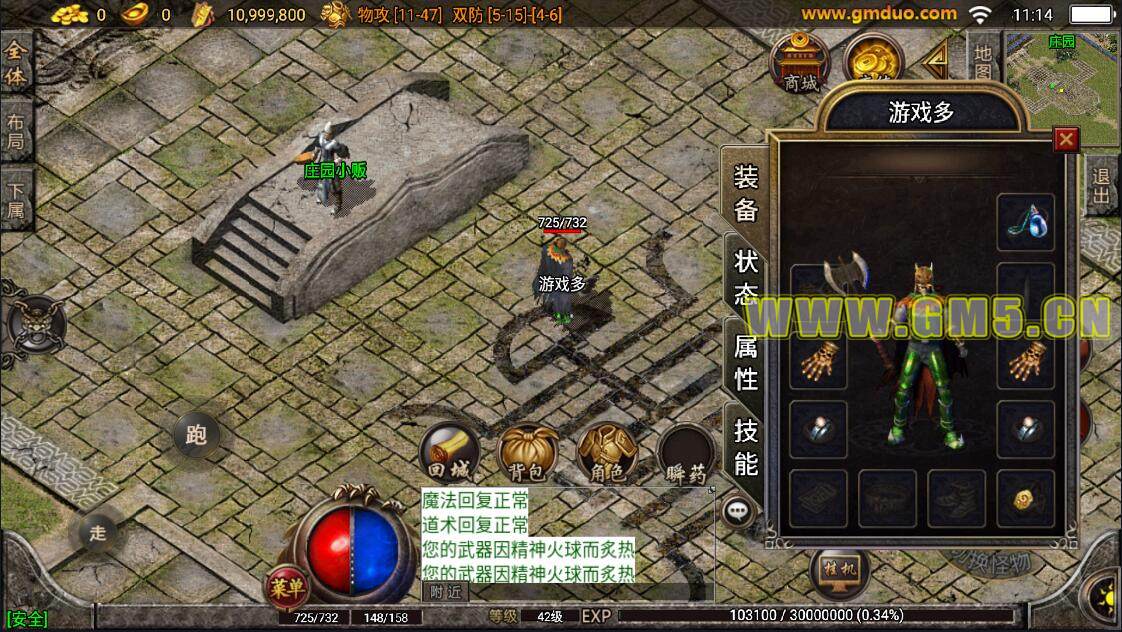Image resolution: width=1122 pixels, height=632 pixels.
Task: Toggle the 角色 character sheet button
Action: tap(608, 453)
